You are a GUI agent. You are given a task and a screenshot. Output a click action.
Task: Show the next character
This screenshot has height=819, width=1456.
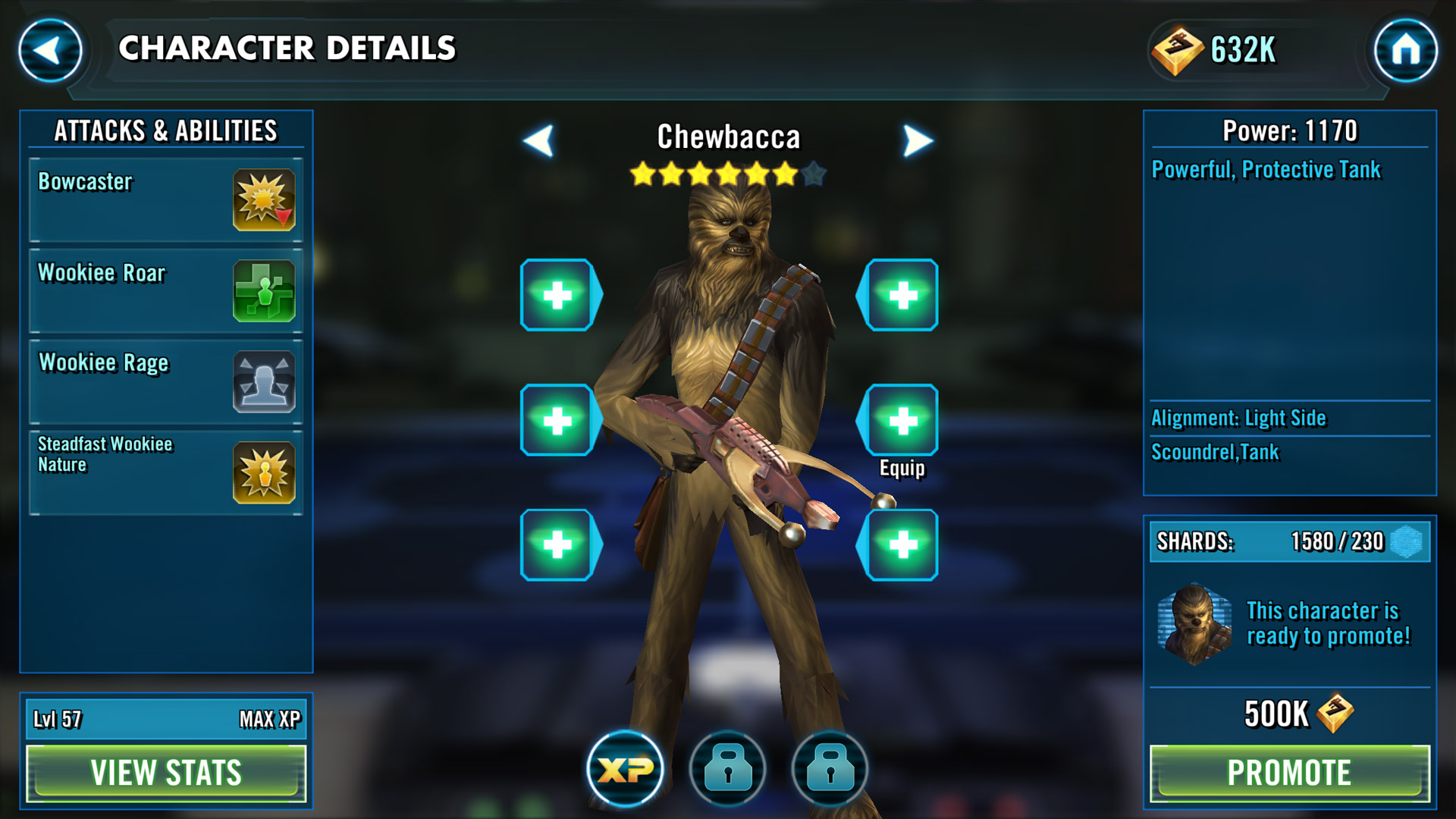point(918,140)
